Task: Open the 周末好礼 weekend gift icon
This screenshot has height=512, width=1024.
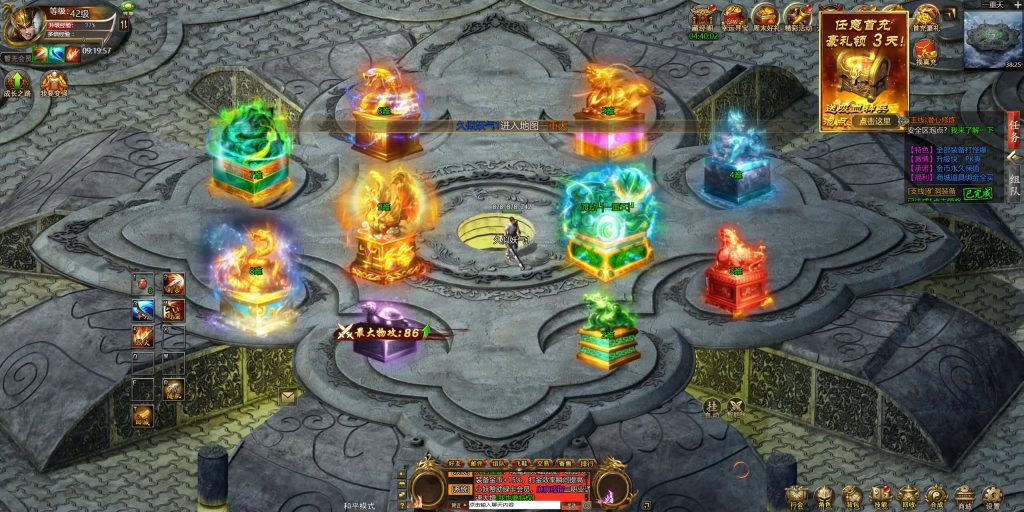Action: (x=766, y=18)
